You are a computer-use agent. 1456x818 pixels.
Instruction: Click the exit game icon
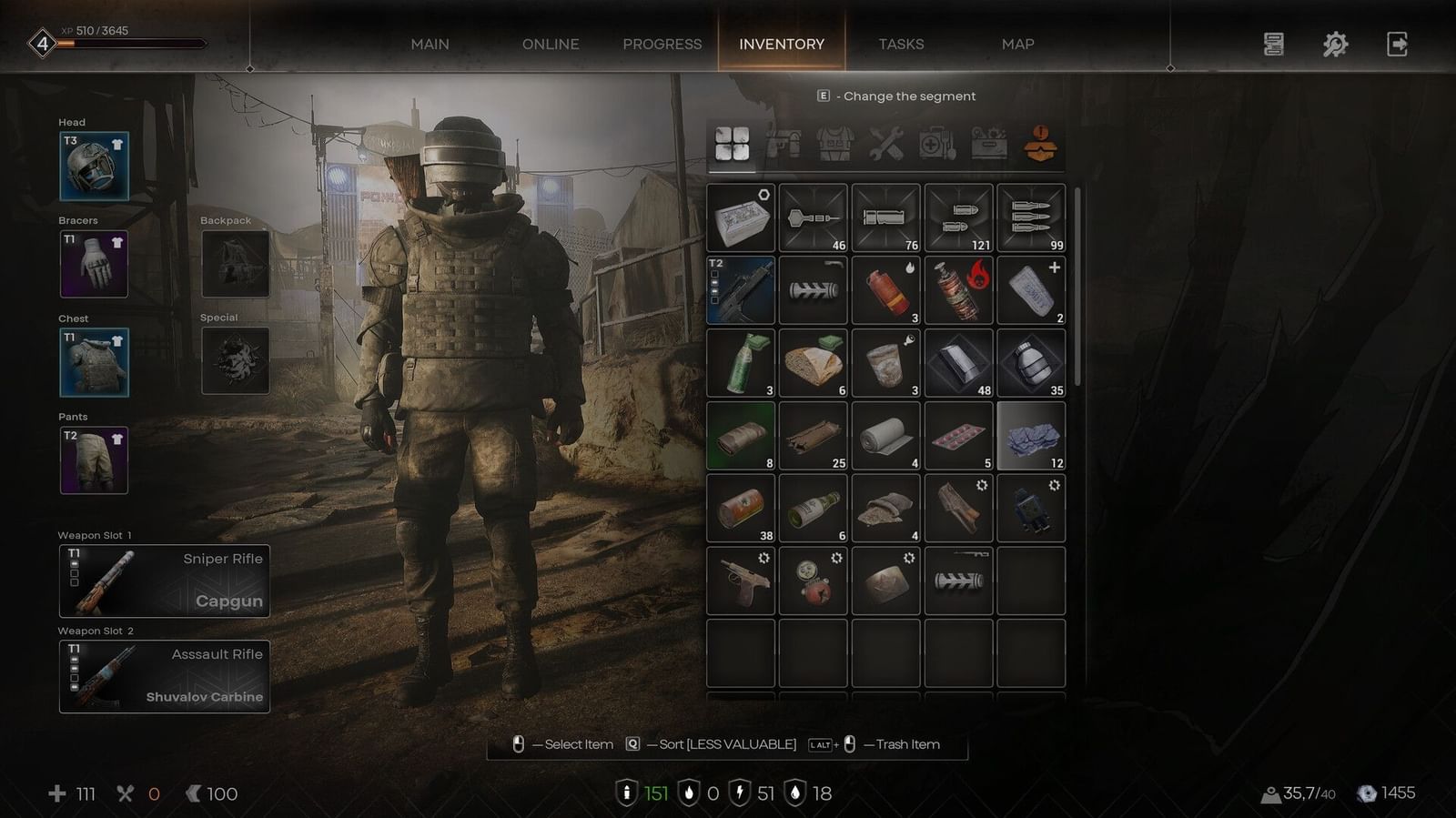tap(1398, 44)
